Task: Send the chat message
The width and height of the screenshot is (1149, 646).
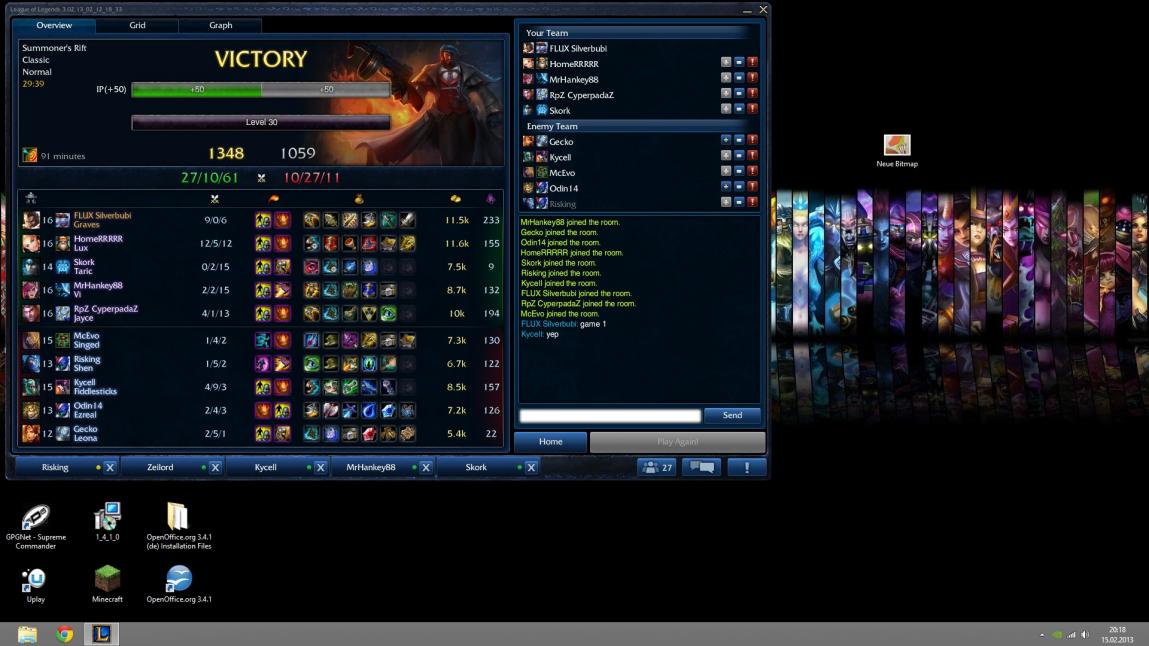Action: [732, 415]
